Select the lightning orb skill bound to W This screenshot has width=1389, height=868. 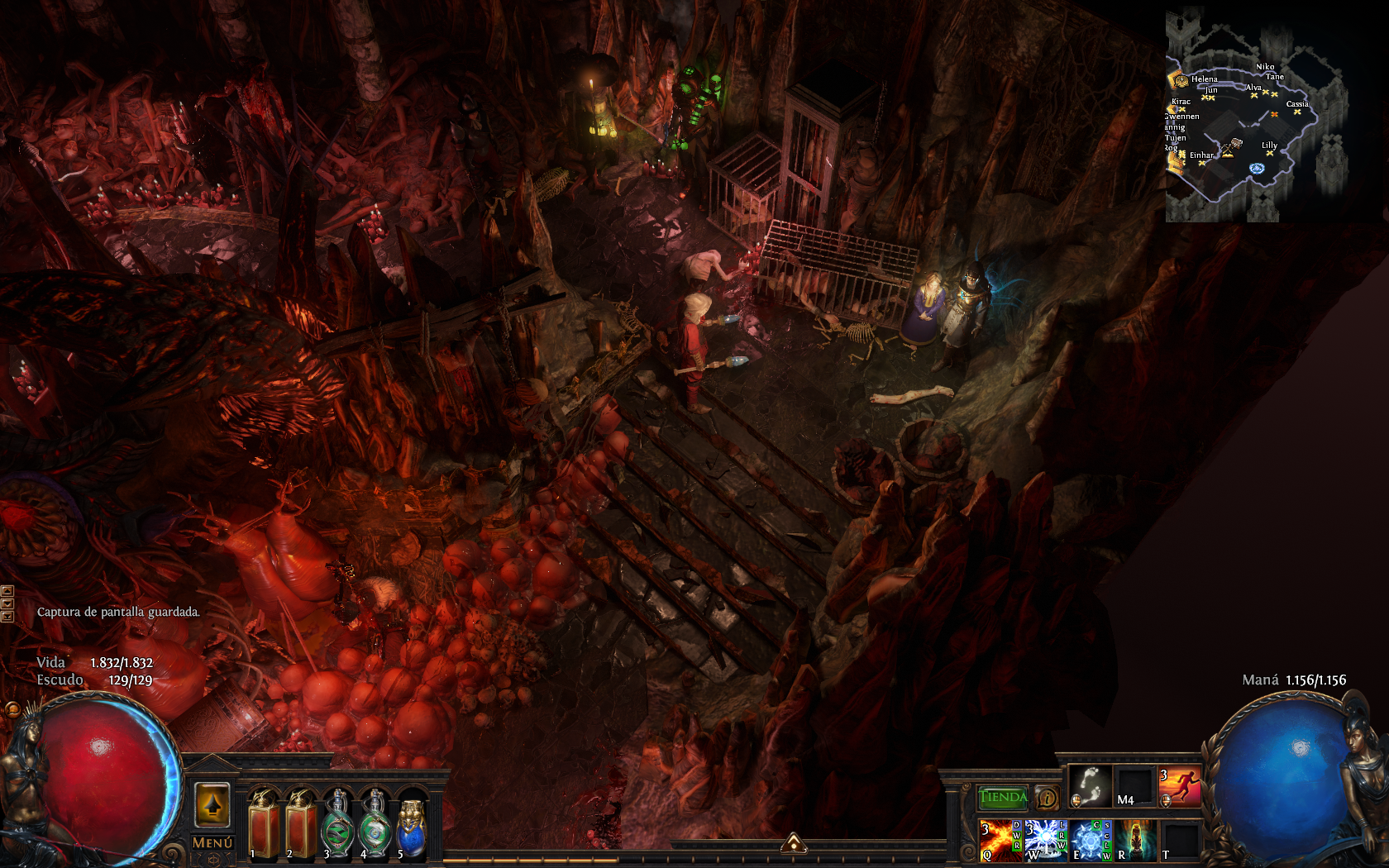click(x=1045, y=840)
